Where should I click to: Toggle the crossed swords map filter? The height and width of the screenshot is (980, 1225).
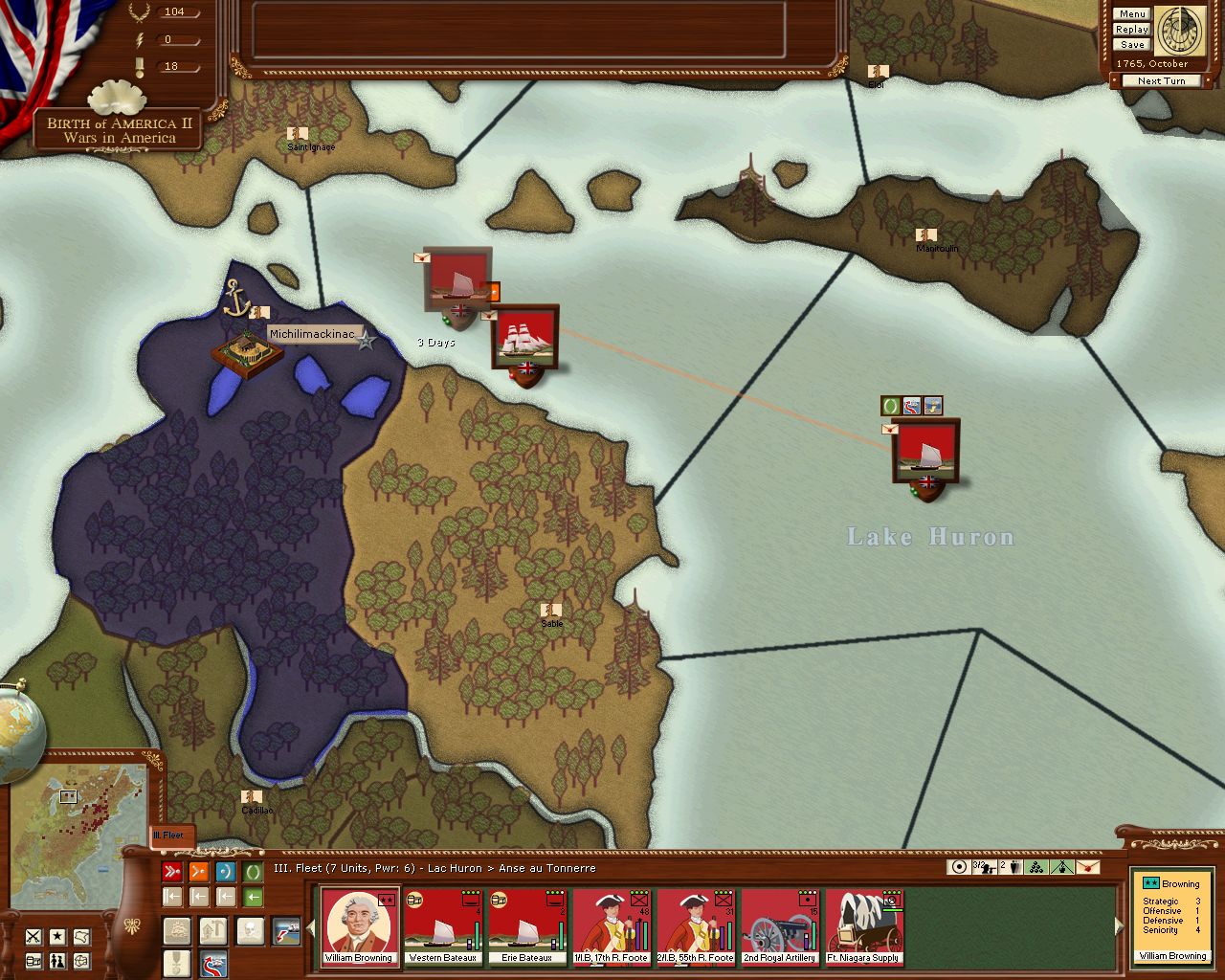tap(33, 936)
